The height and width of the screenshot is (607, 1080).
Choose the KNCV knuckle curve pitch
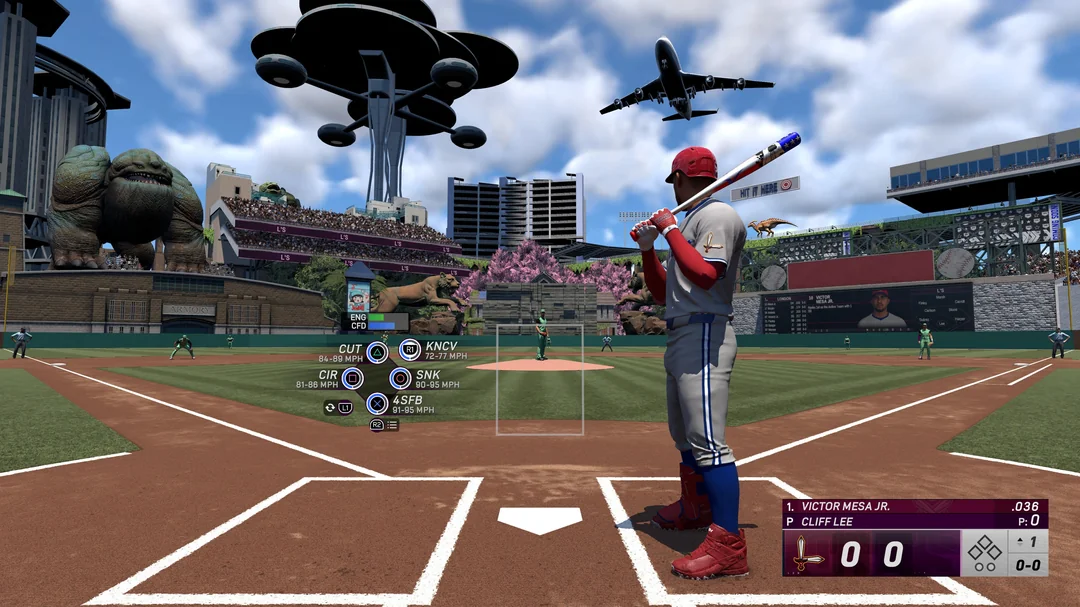click(x=410, y=350)
